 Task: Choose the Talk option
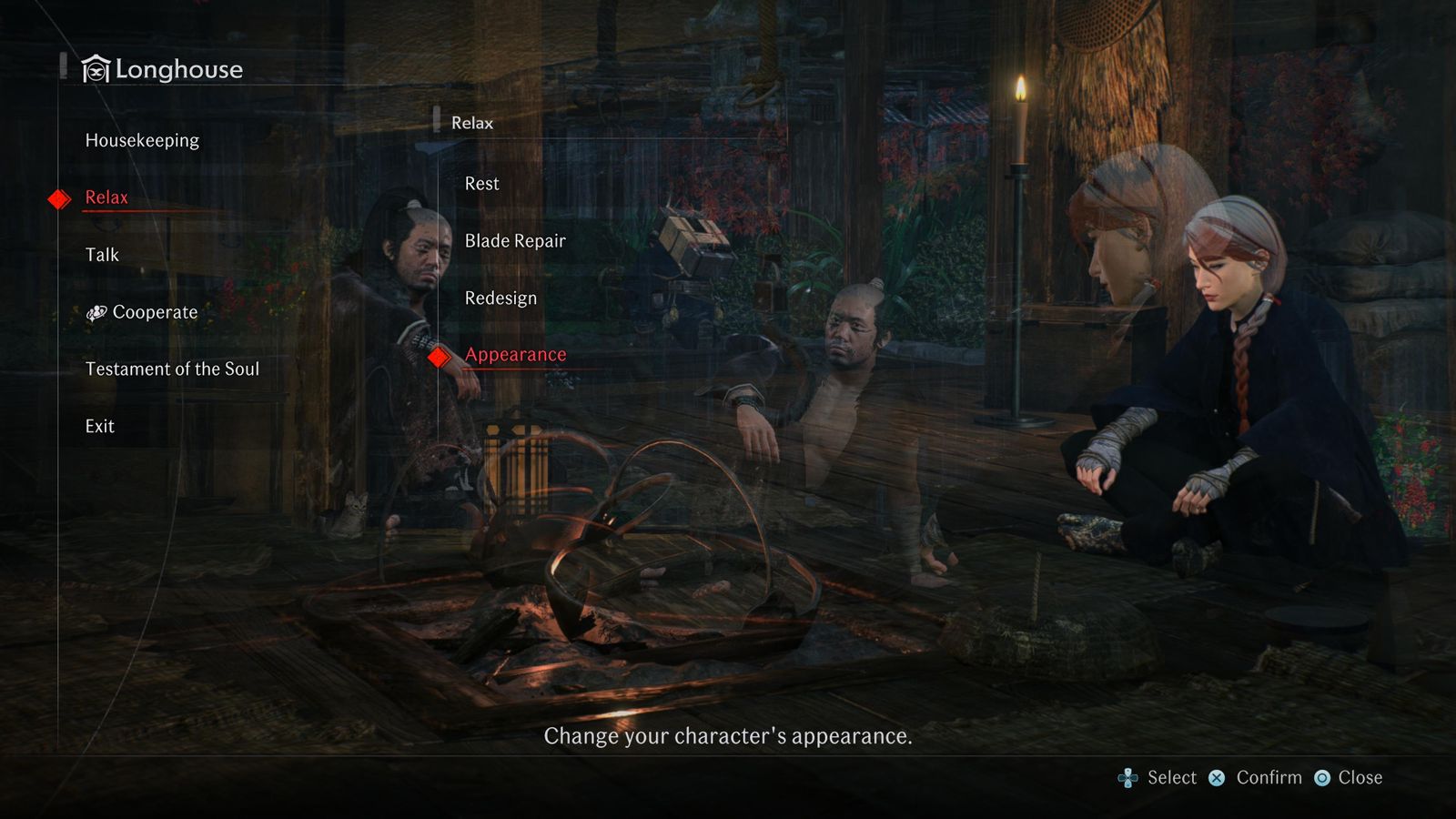click(x=102, y=255)
